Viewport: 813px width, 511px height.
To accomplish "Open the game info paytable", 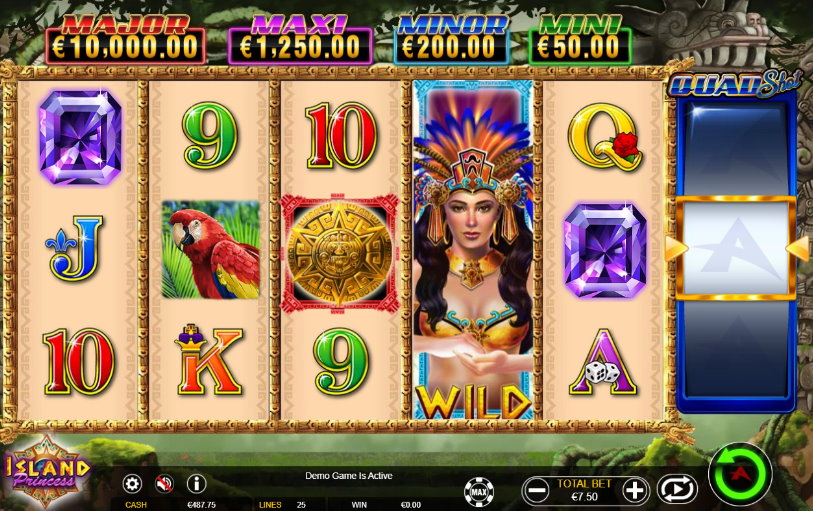I will point(196,485).
